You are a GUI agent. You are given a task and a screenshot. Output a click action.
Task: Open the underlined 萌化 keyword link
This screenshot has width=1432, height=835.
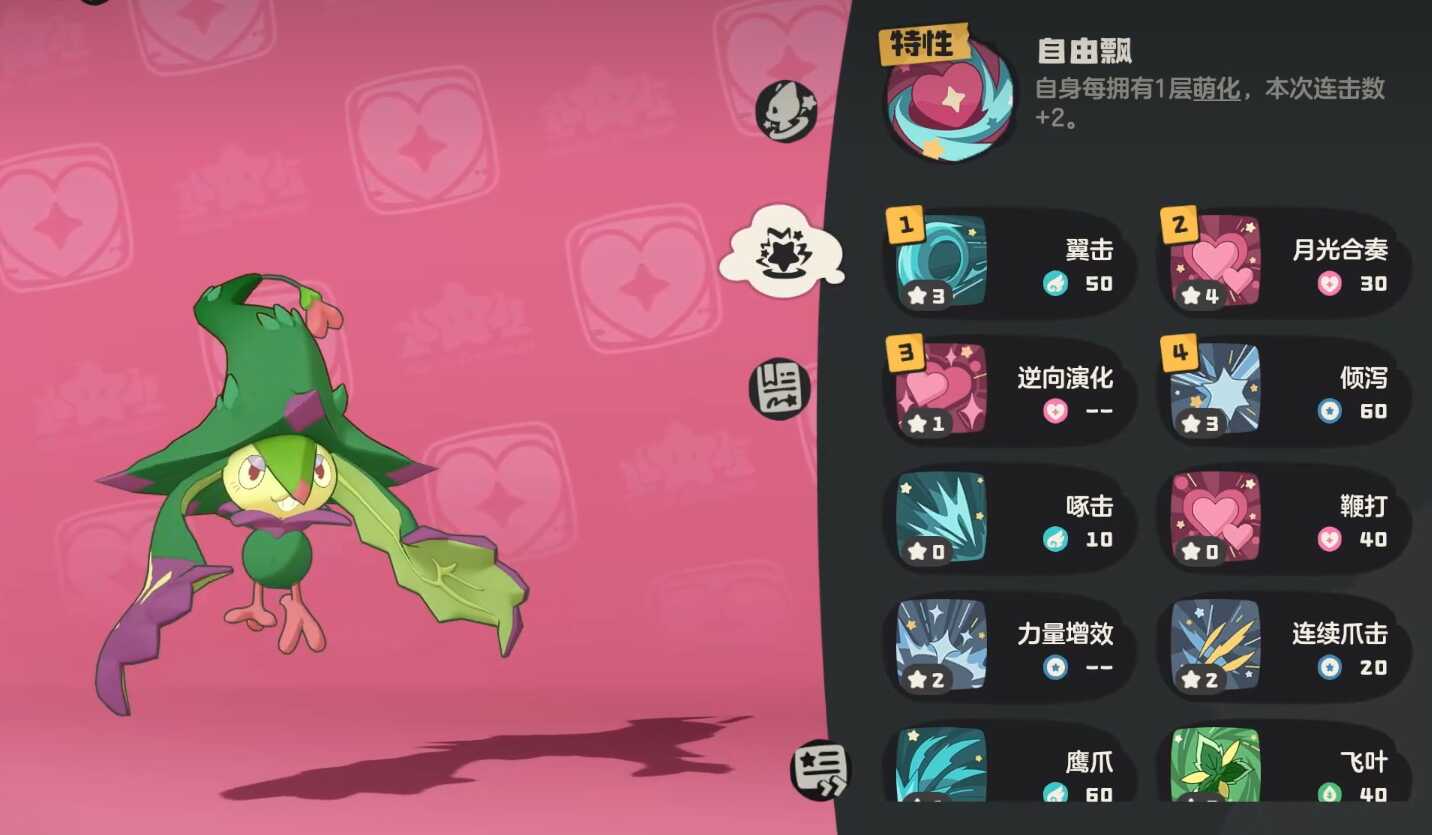[x=1217, y=89]
